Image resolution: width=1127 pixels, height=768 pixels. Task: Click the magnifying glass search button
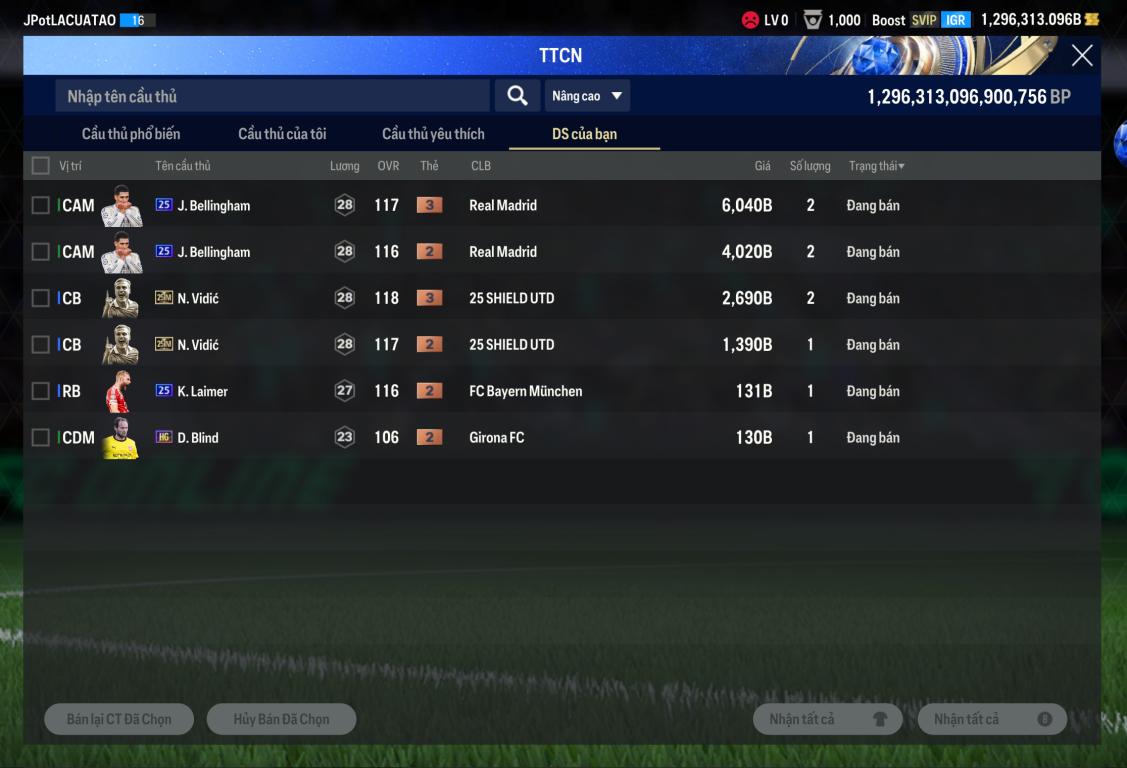click(x=517, y=96)
